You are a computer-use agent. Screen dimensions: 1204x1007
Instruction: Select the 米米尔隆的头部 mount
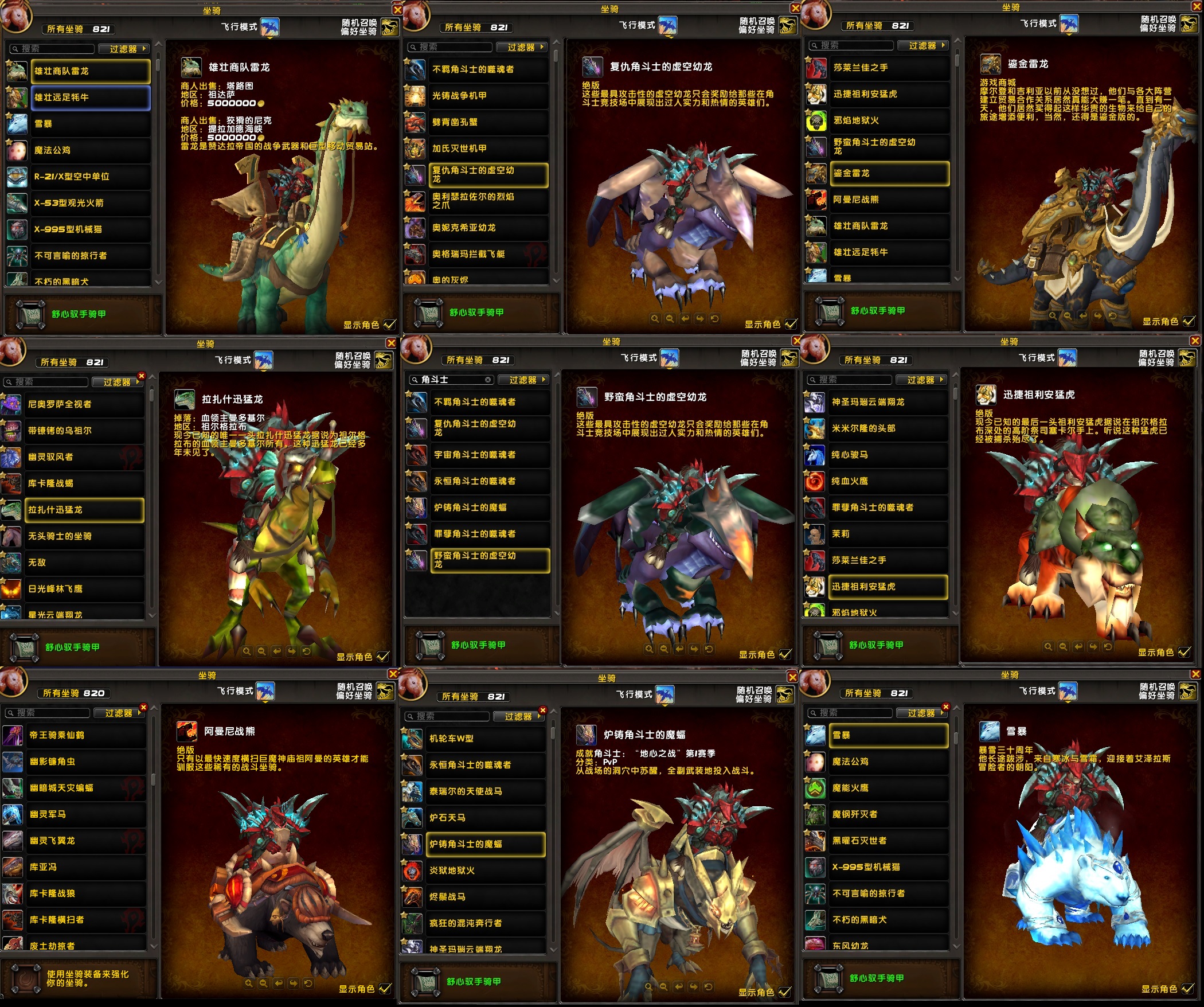point(888,428)
